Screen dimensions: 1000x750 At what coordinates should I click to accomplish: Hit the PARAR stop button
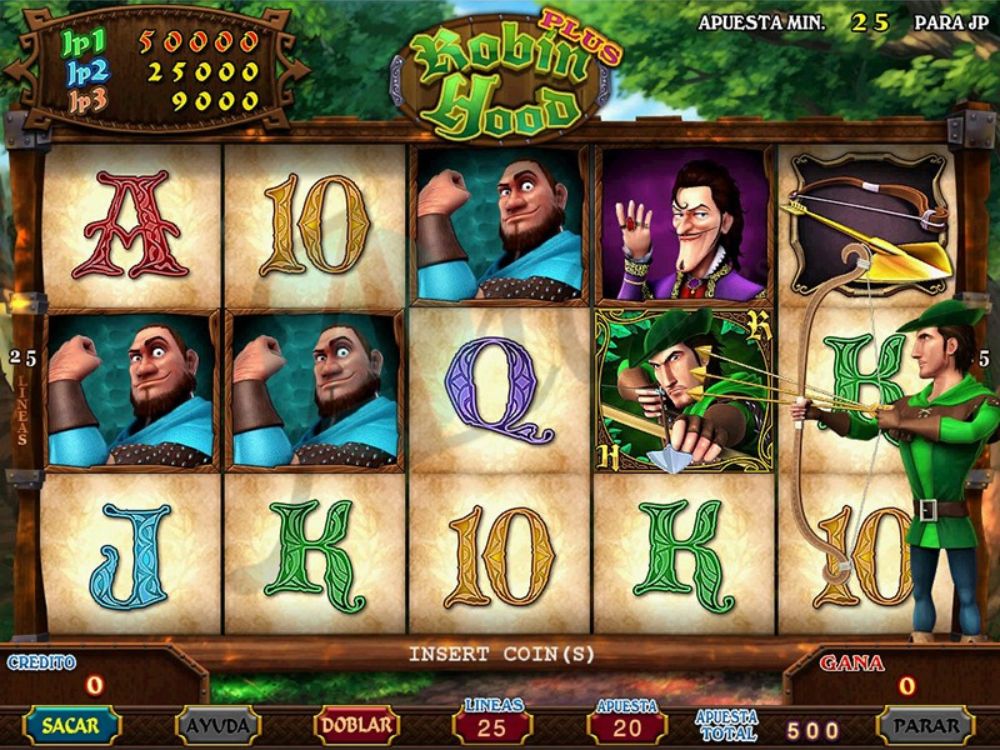(x=925, y=725)
